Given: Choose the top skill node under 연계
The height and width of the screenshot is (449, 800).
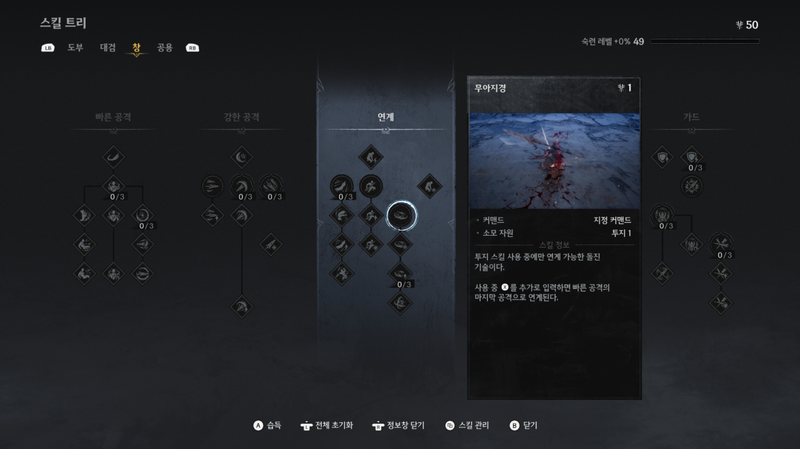Looking at the screenshot, I should pos(370,156).
